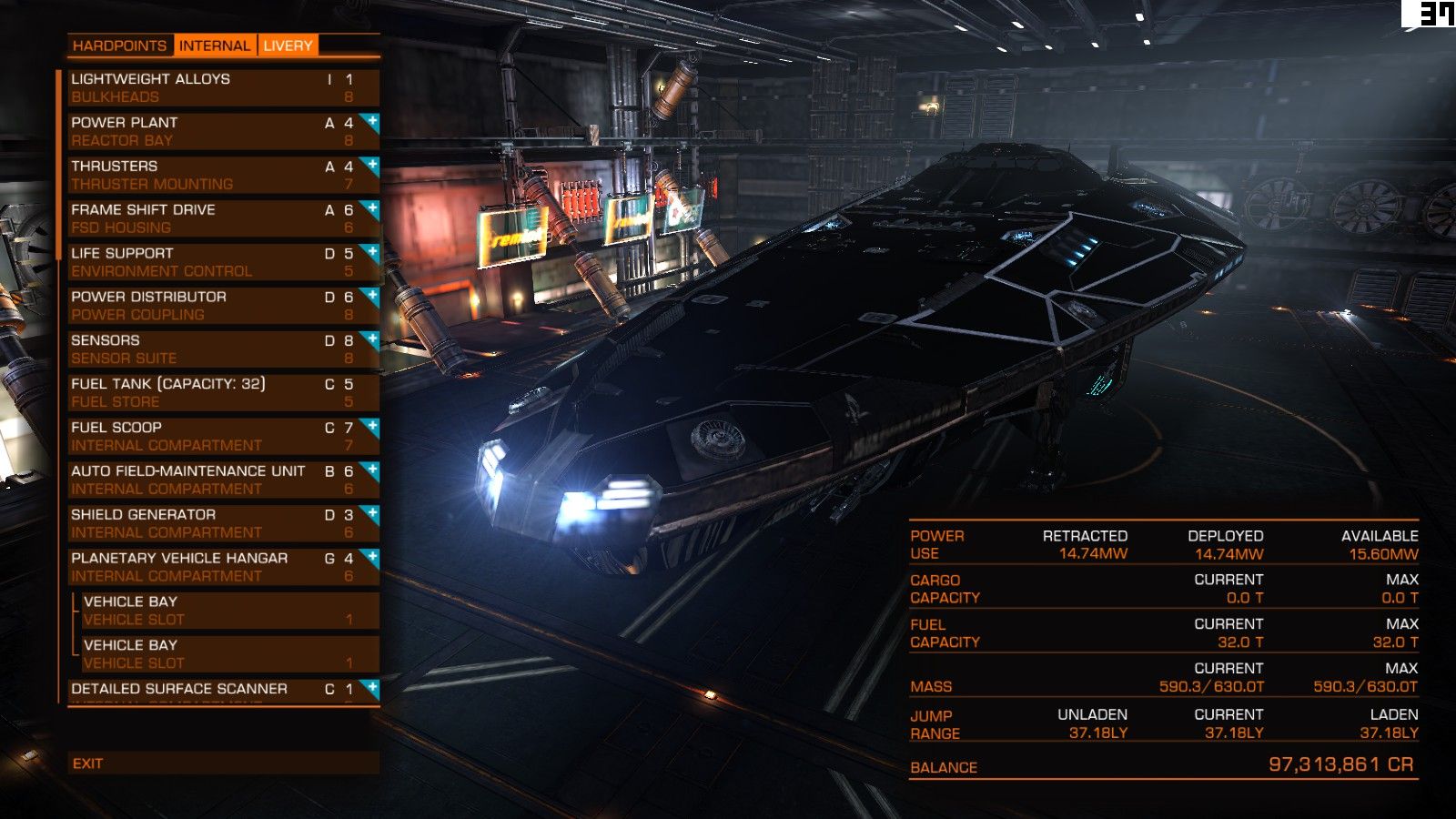Switch to the Hardpoints tab
This screenshot has width=1456, height=819.
point(119,45)
